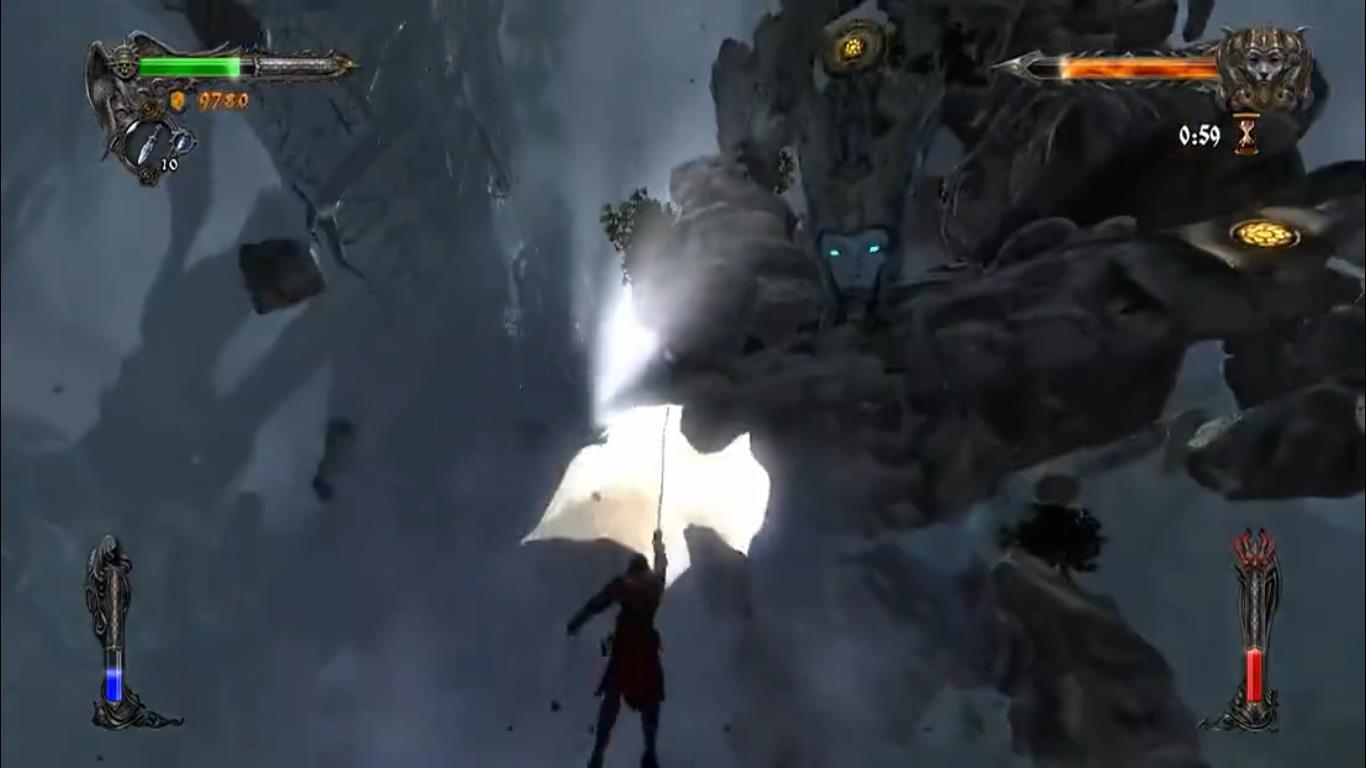Click the titan boss portrait
Image resolution: width=1366 pixels, height=768 pixels.
coord(1265,69)
